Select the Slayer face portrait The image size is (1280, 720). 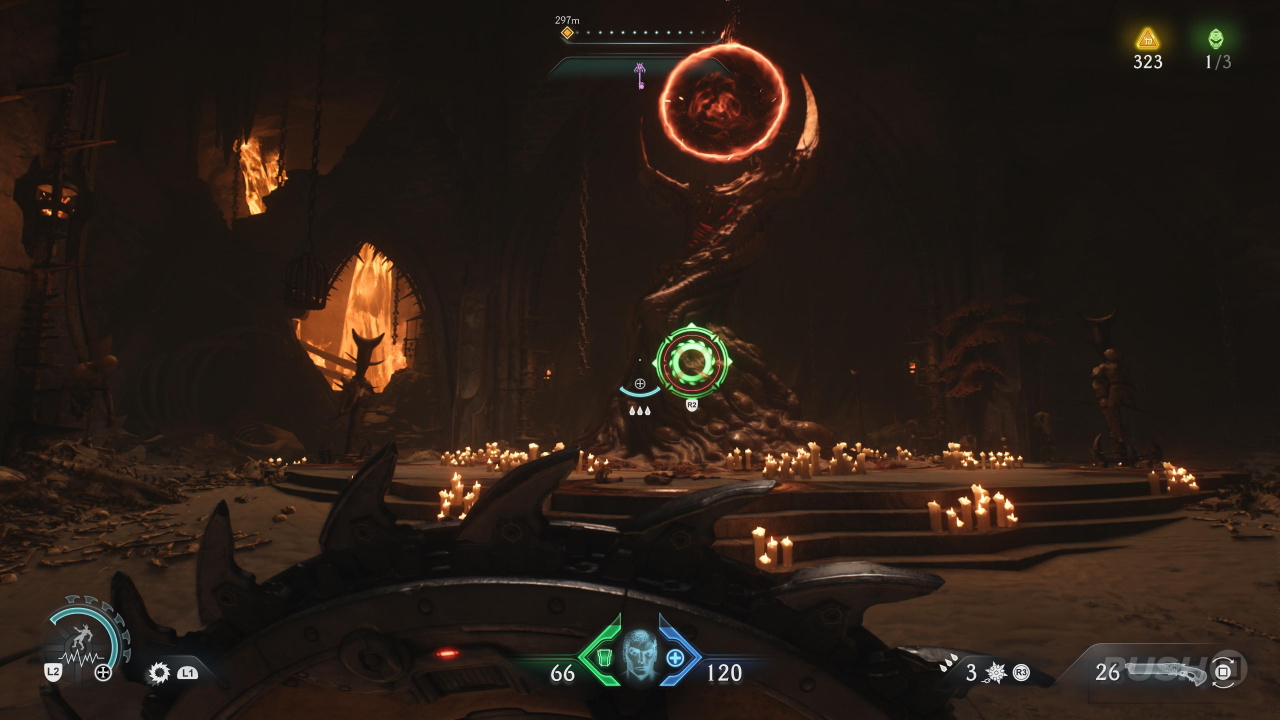[x=639, y=655]
